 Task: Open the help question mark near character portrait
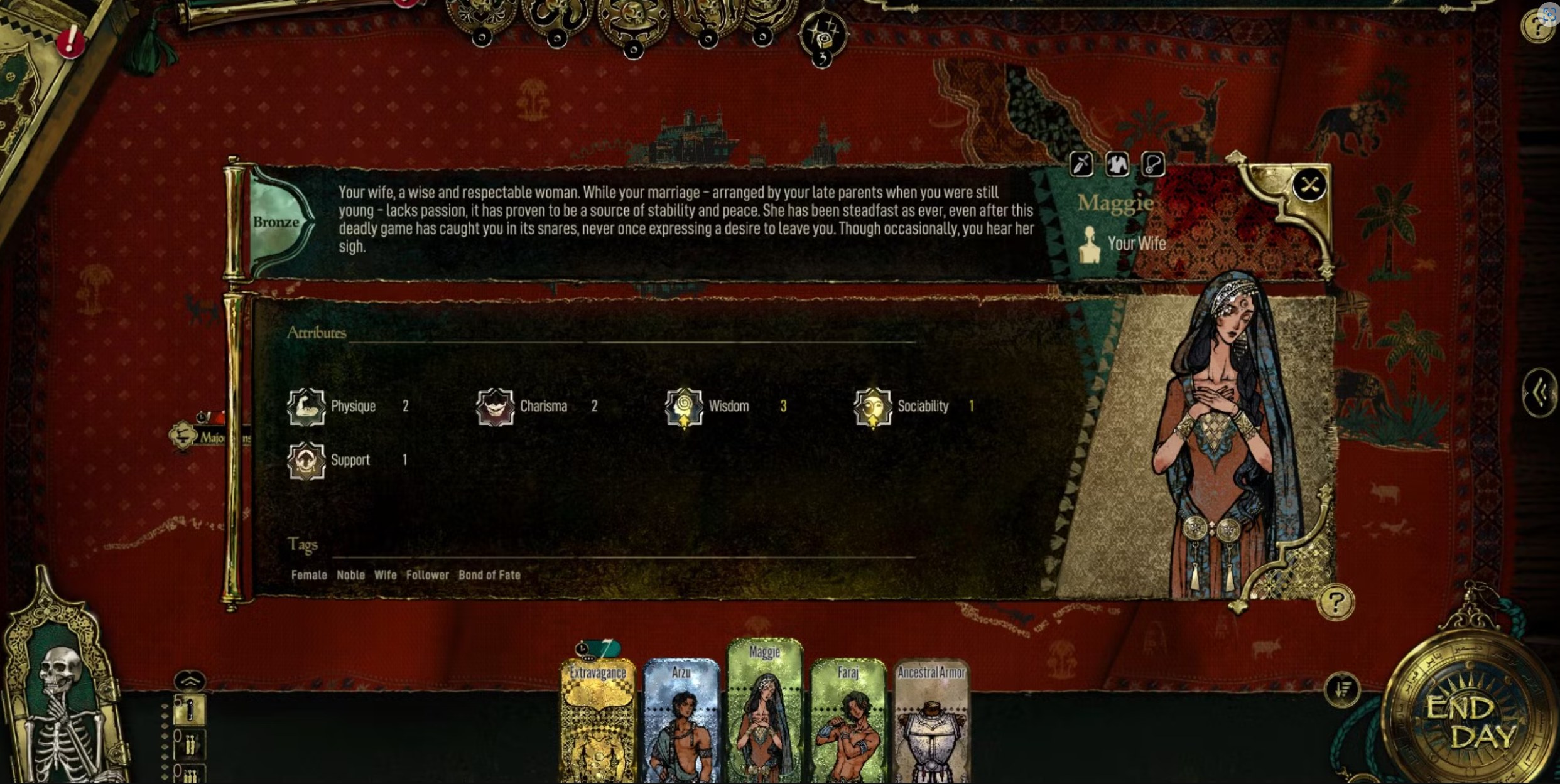click(1336, 602)
